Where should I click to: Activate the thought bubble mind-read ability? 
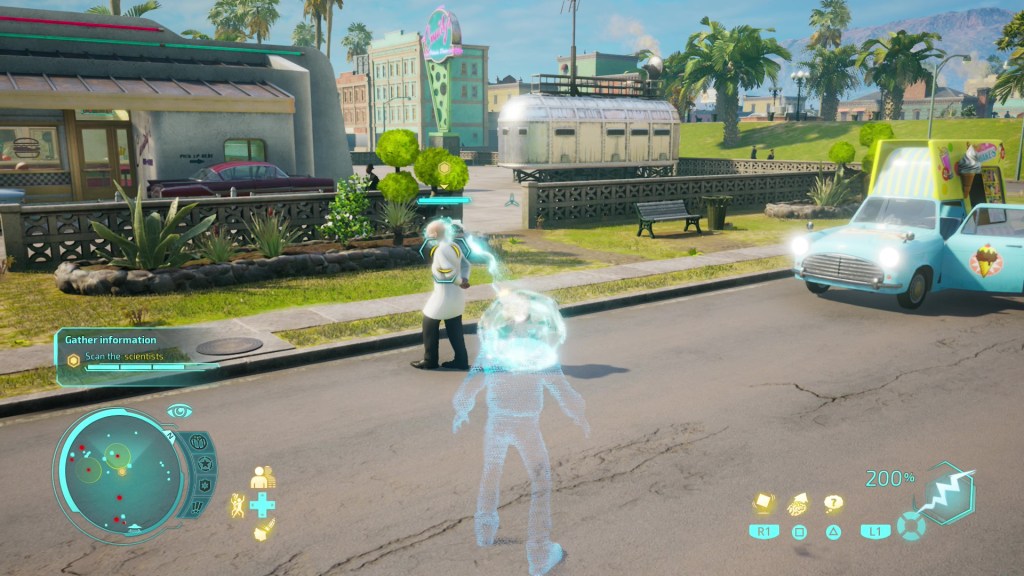(x=833, y=504)
